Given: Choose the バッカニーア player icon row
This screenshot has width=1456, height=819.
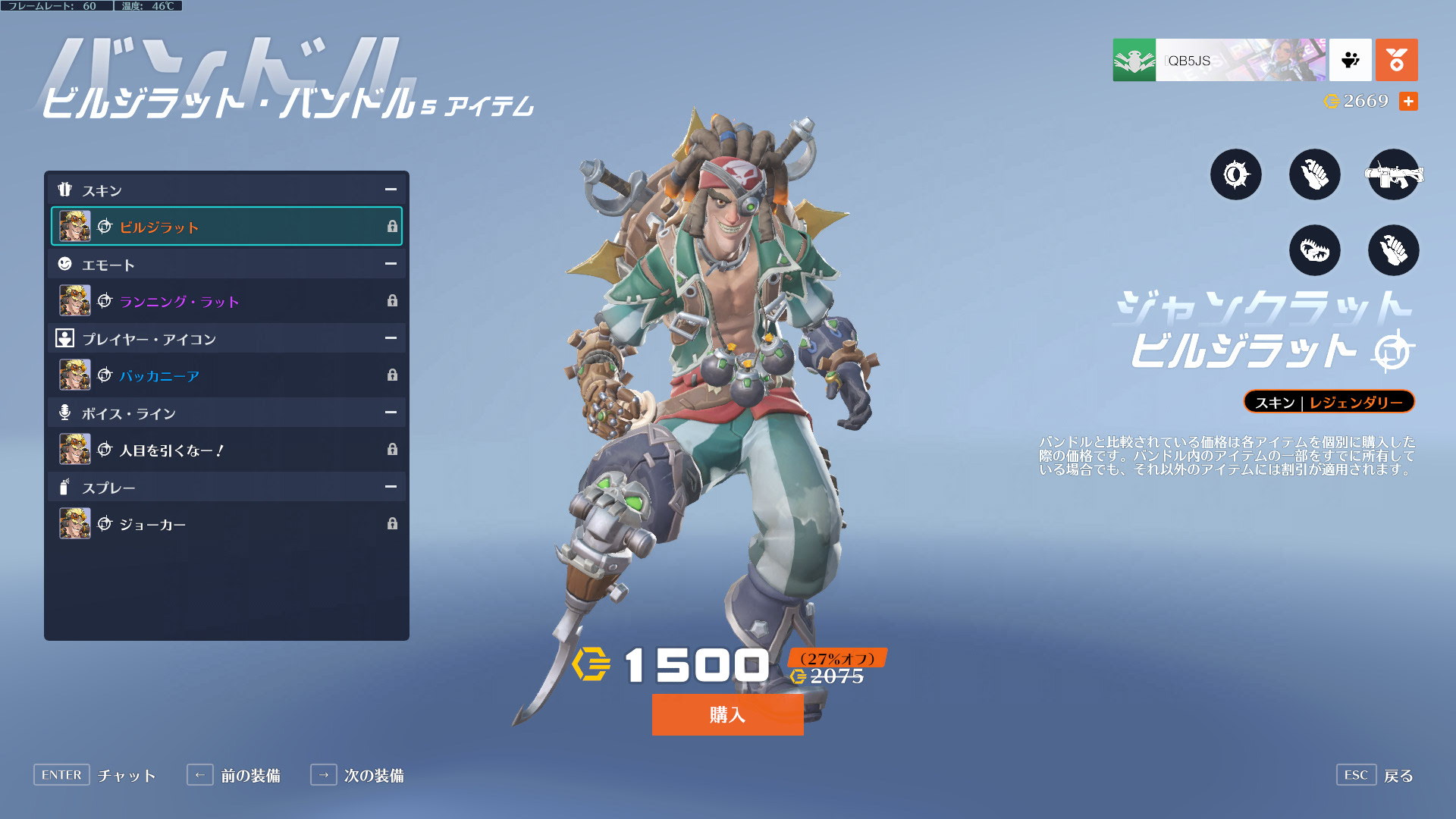Looking at the screenshot, I should pos(226,375).
